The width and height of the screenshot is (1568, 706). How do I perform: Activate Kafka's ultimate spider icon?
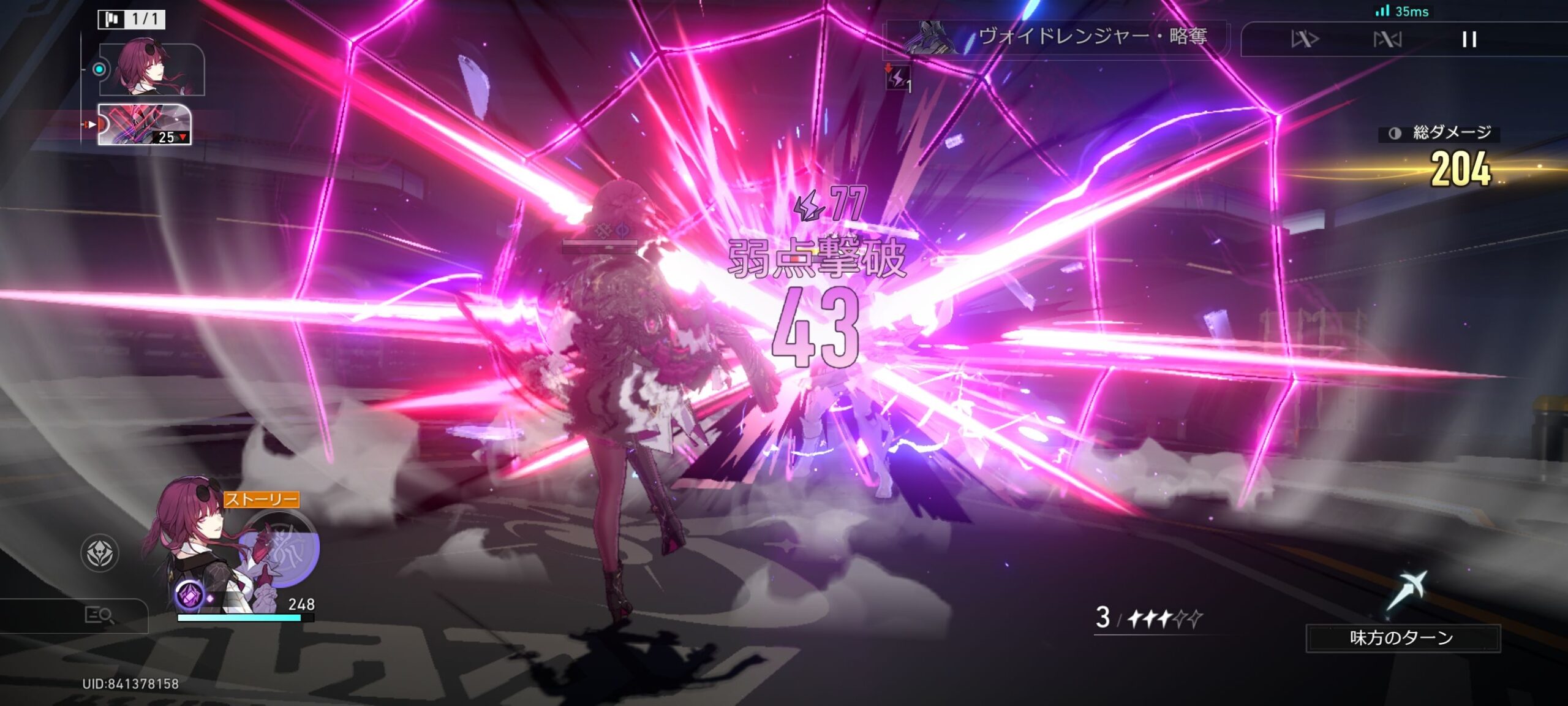[x=284, y=548]
